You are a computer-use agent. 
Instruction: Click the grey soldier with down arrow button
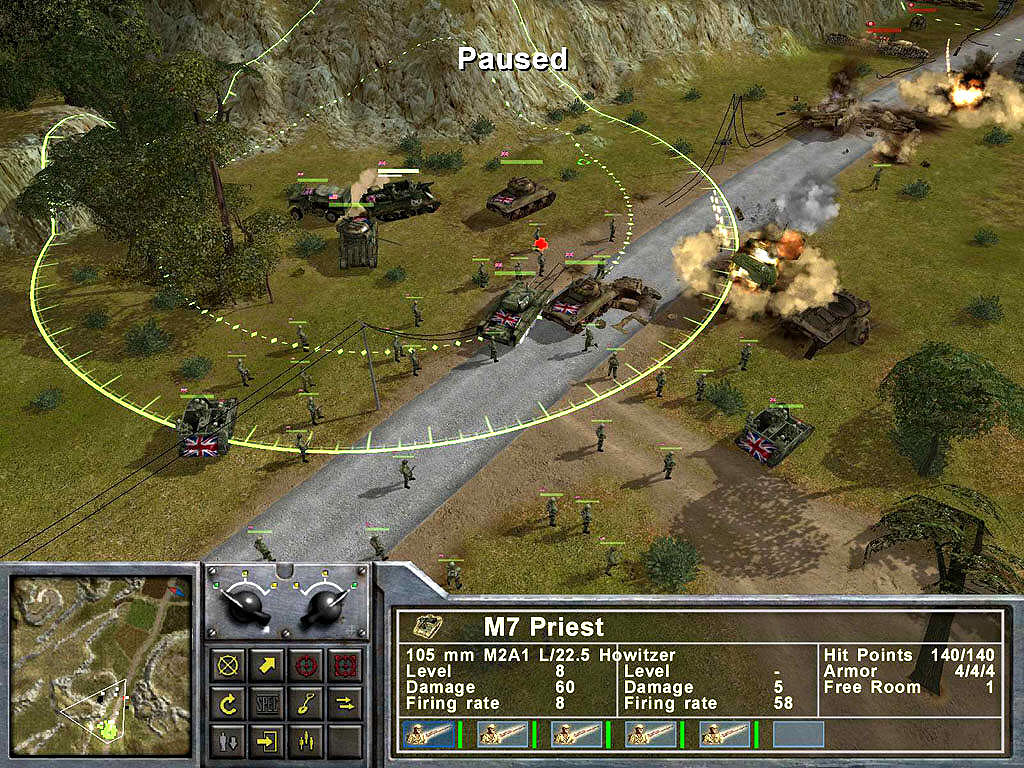pos(229,741)
